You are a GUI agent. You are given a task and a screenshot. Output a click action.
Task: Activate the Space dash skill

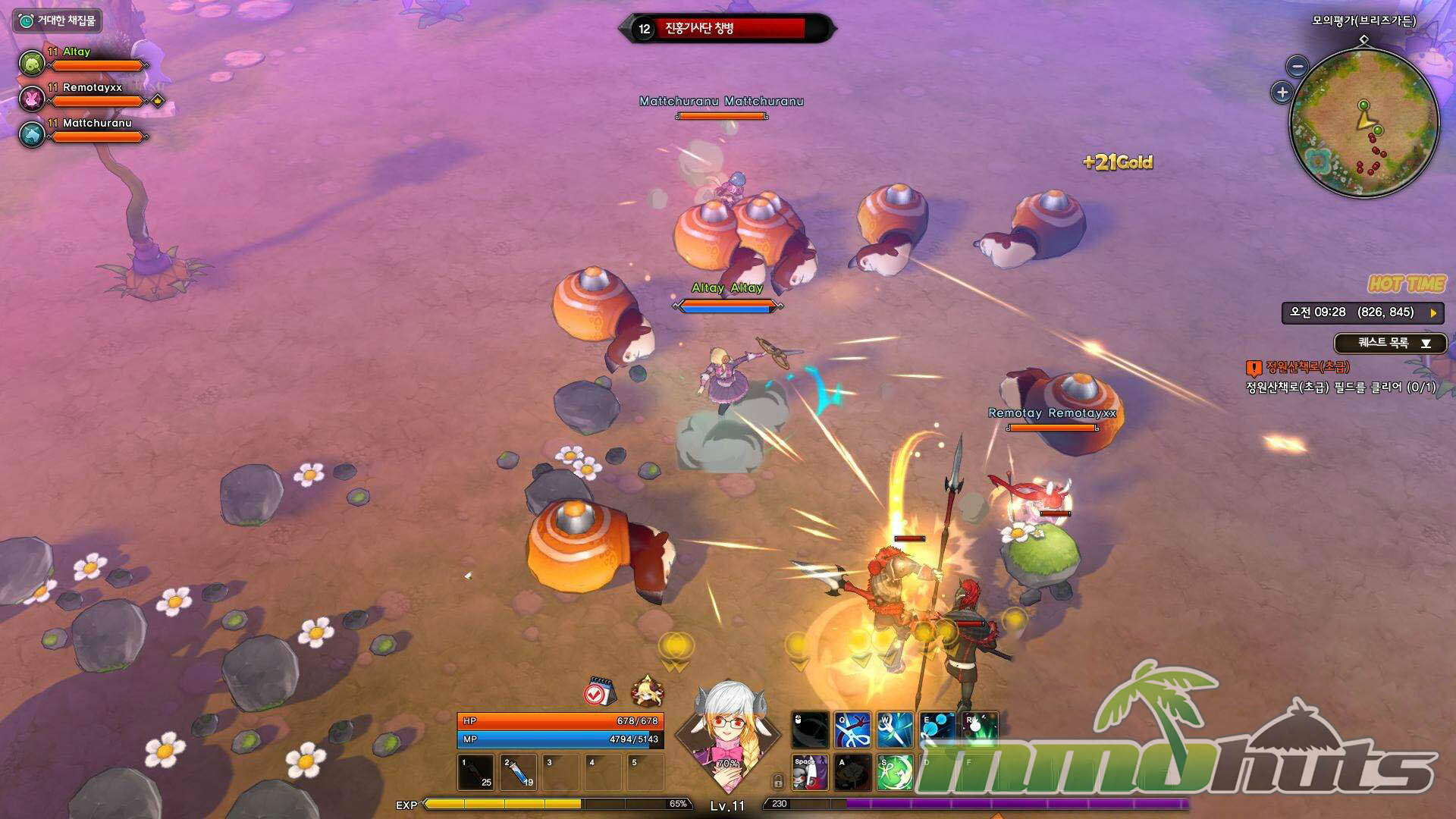pos(810,772)
